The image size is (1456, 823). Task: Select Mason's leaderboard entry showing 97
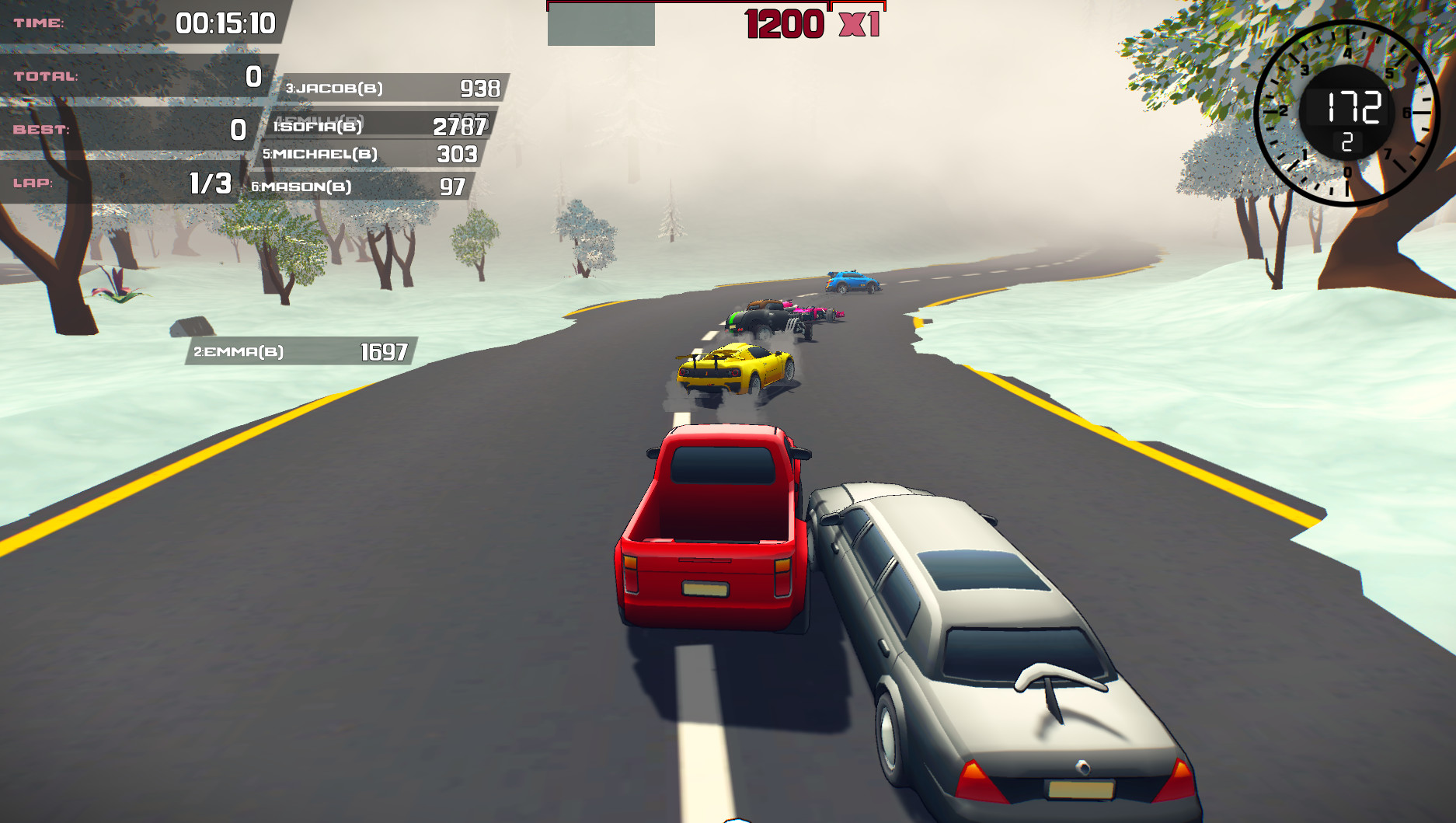point(361,186)
